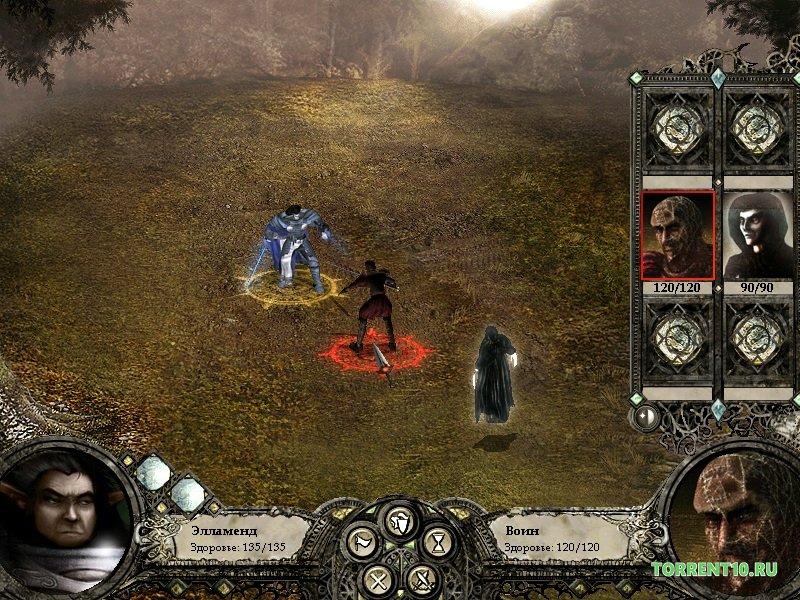Click the white flag retreat button

click(360, 543)
